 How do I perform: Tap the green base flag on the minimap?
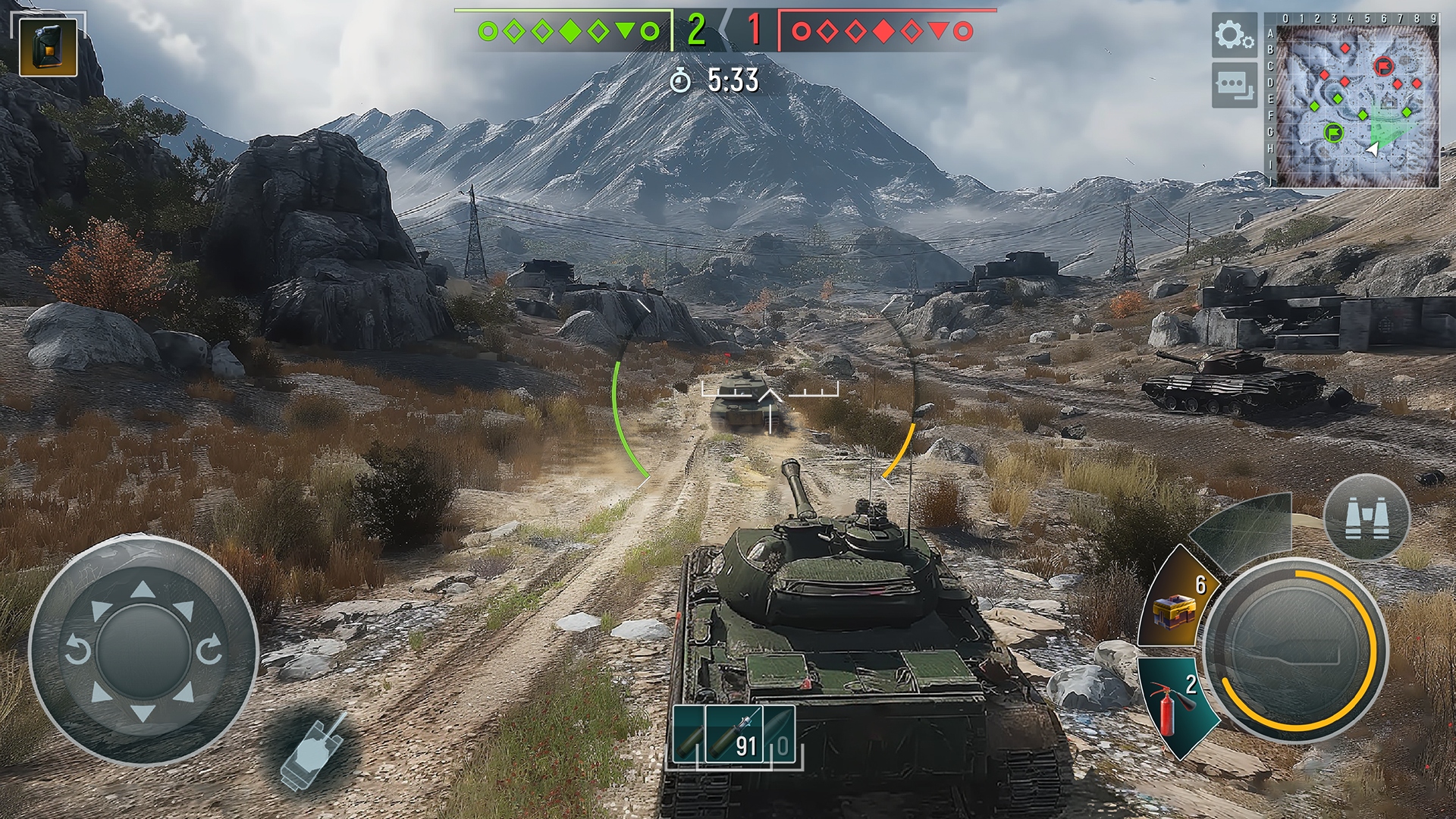click(1335, 133)
